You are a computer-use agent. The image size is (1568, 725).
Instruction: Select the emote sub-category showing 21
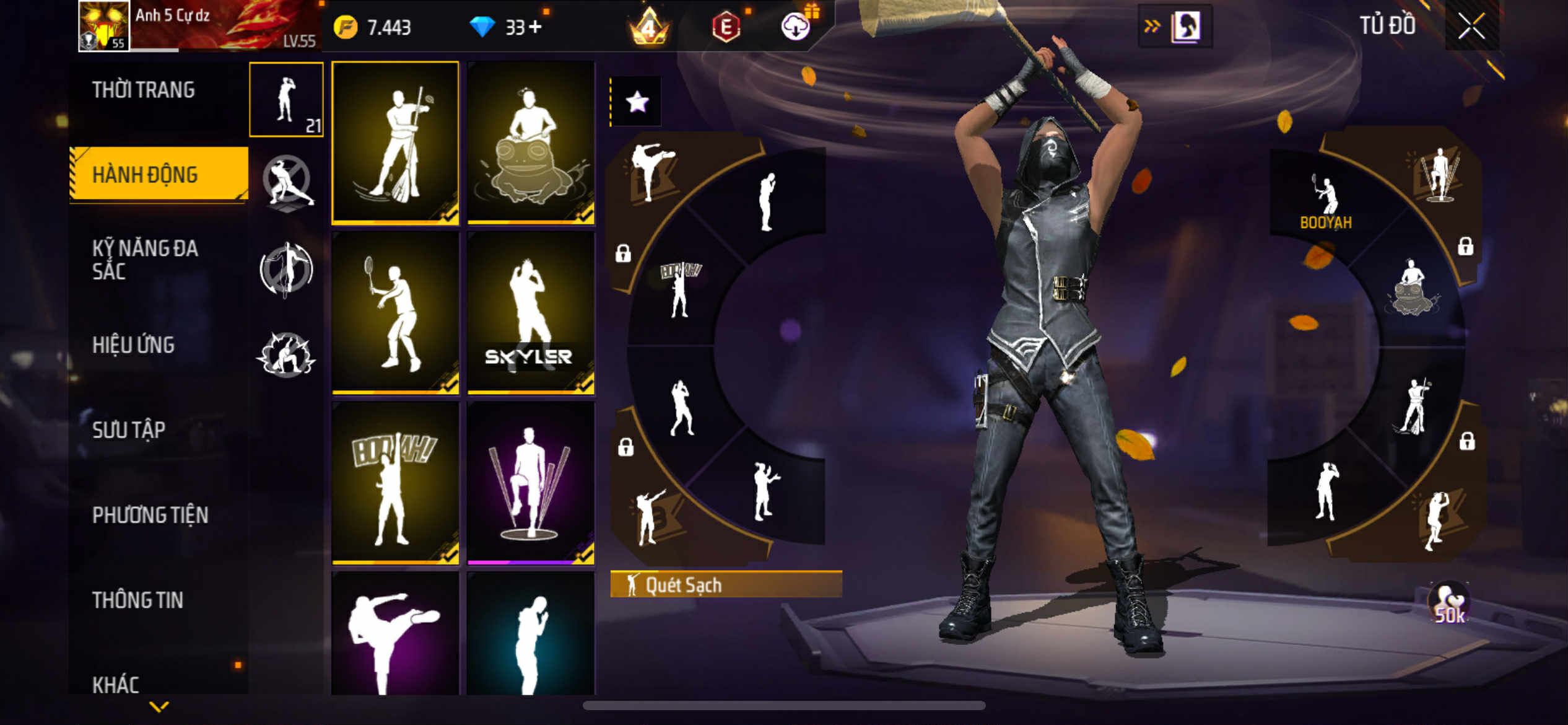tap(286, 99)
